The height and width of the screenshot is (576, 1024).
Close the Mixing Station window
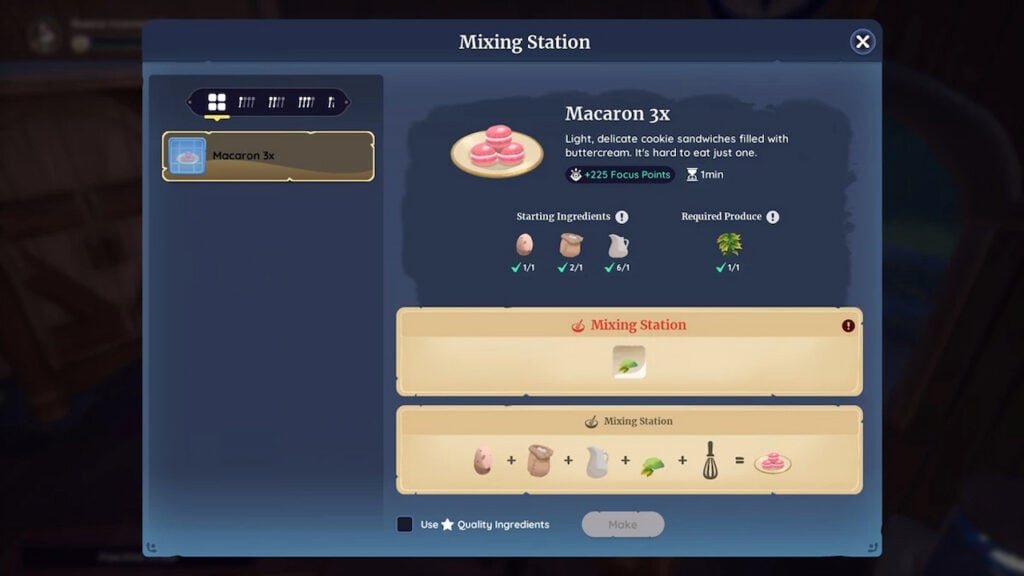(862, 41)
